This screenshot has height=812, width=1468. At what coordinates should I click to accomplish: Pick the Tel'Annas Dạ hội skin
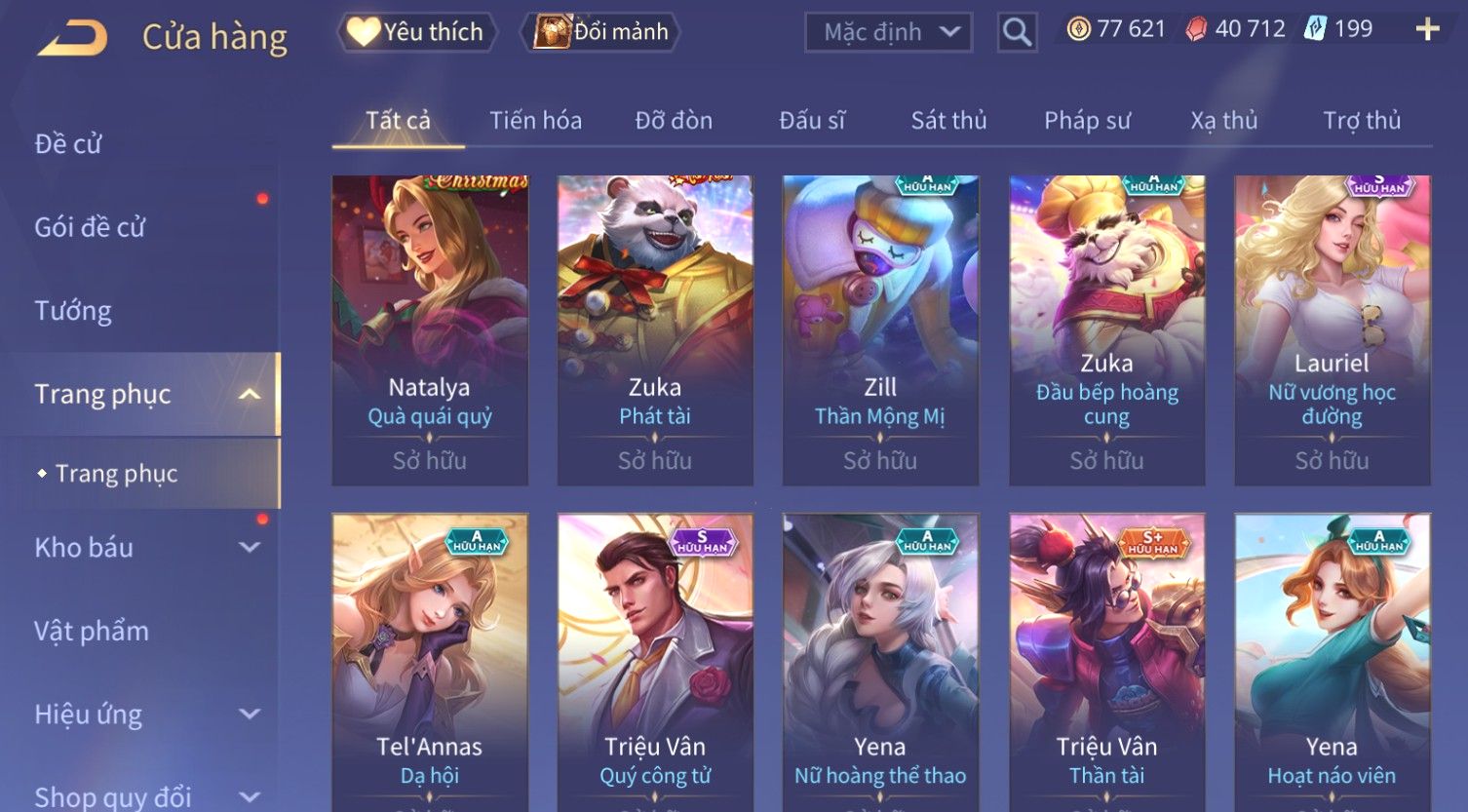tap(430, 663)
